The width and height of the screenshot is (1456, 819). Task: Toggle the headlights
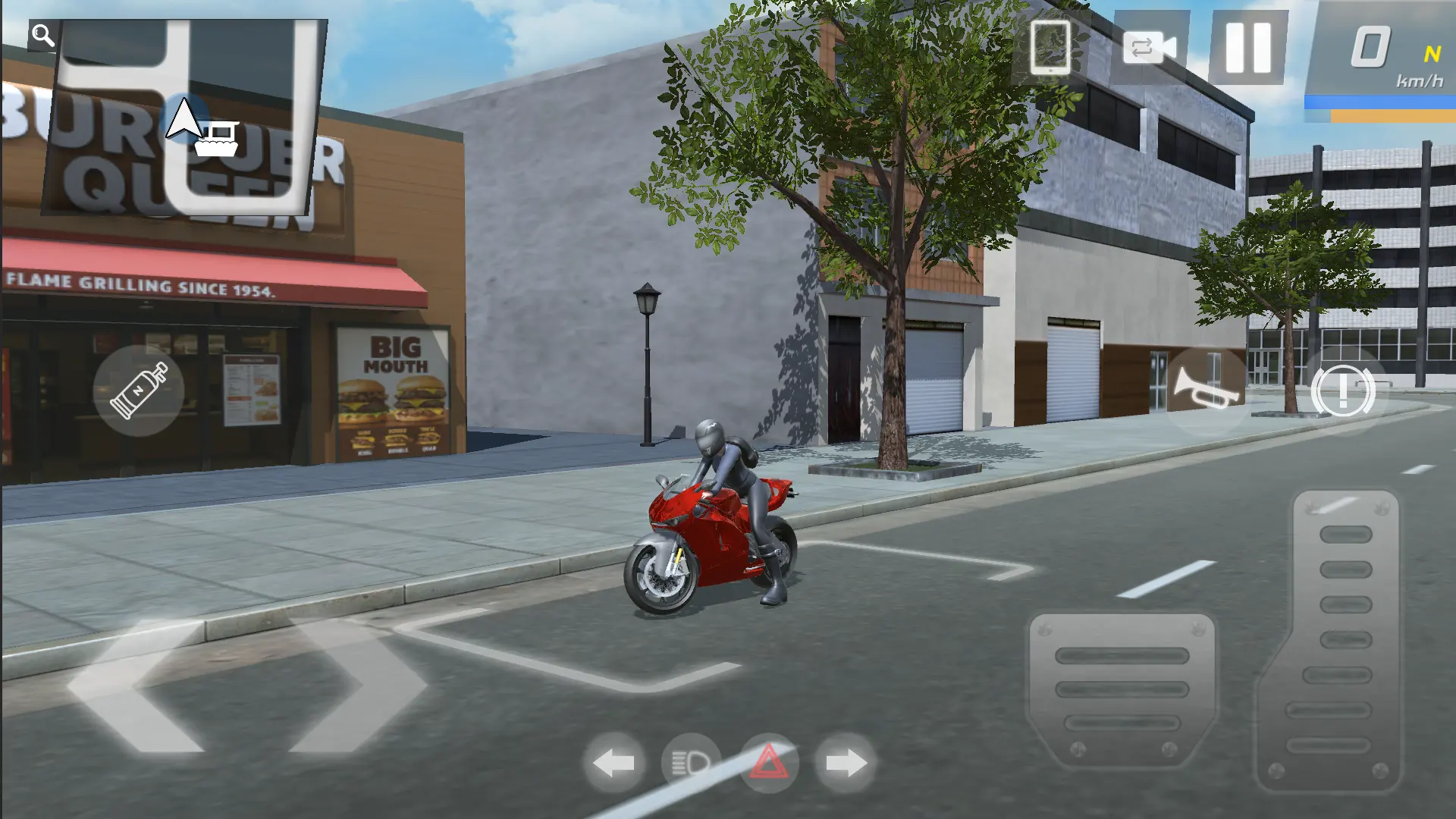pos(691,763)
